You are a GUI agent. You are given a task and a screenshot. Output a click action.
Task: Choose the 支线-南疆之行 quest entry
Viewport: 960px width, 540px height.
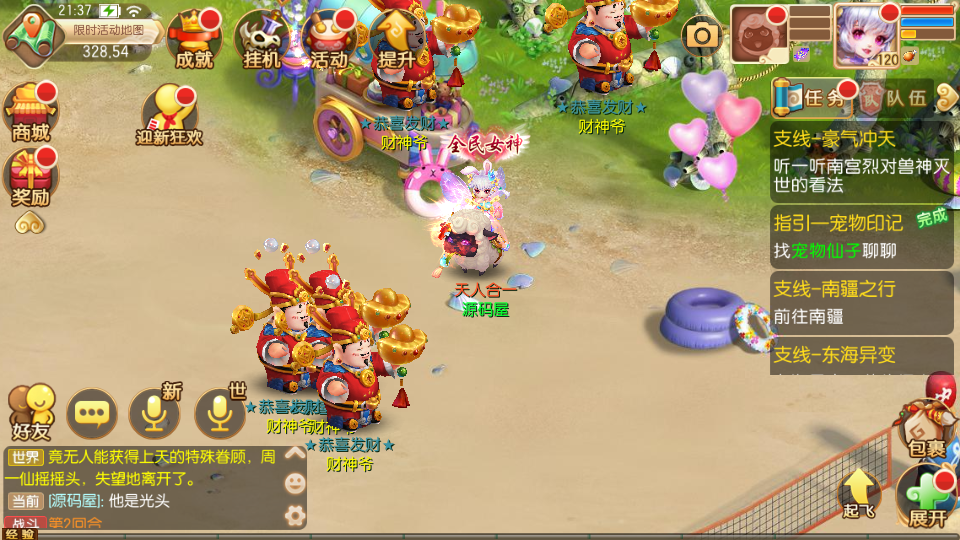[x=861, y=301]
